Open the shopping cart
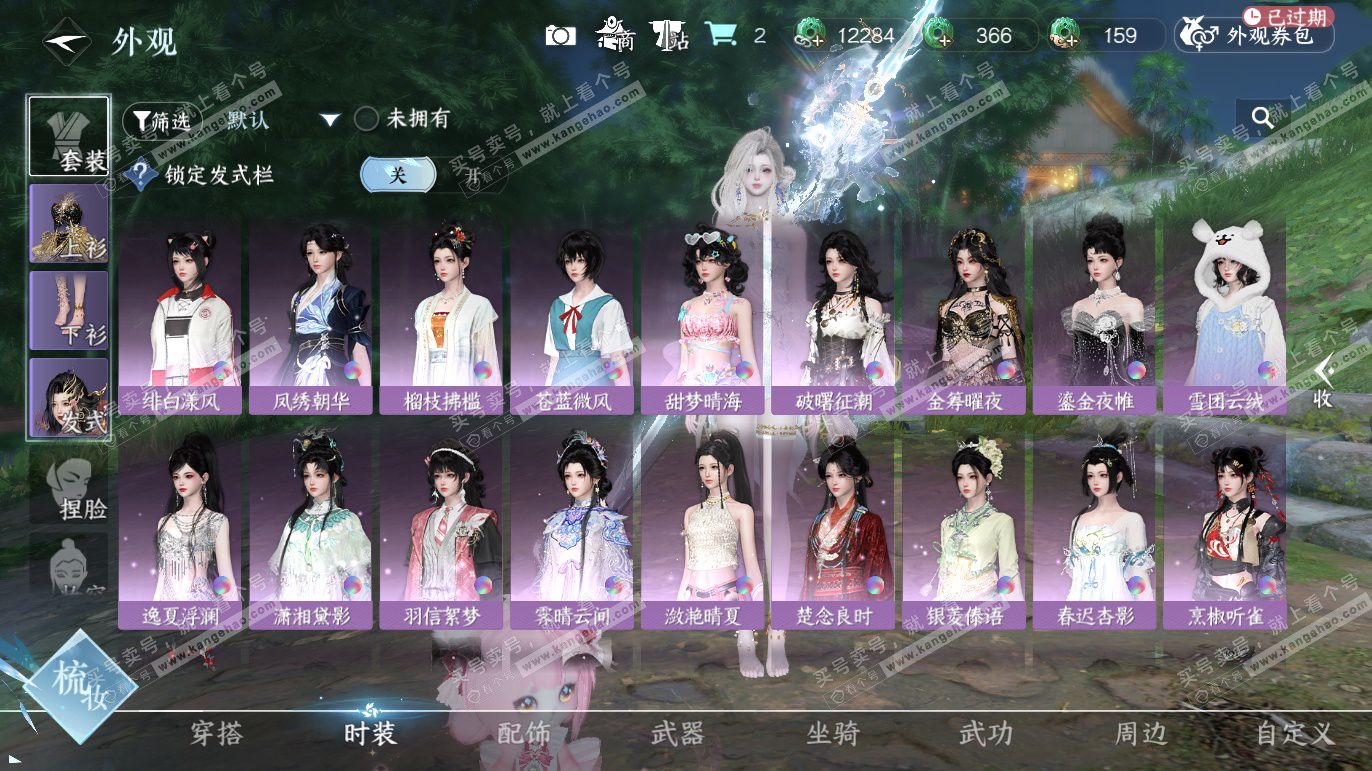This screenshot has width=1372, height=771. 720,35
